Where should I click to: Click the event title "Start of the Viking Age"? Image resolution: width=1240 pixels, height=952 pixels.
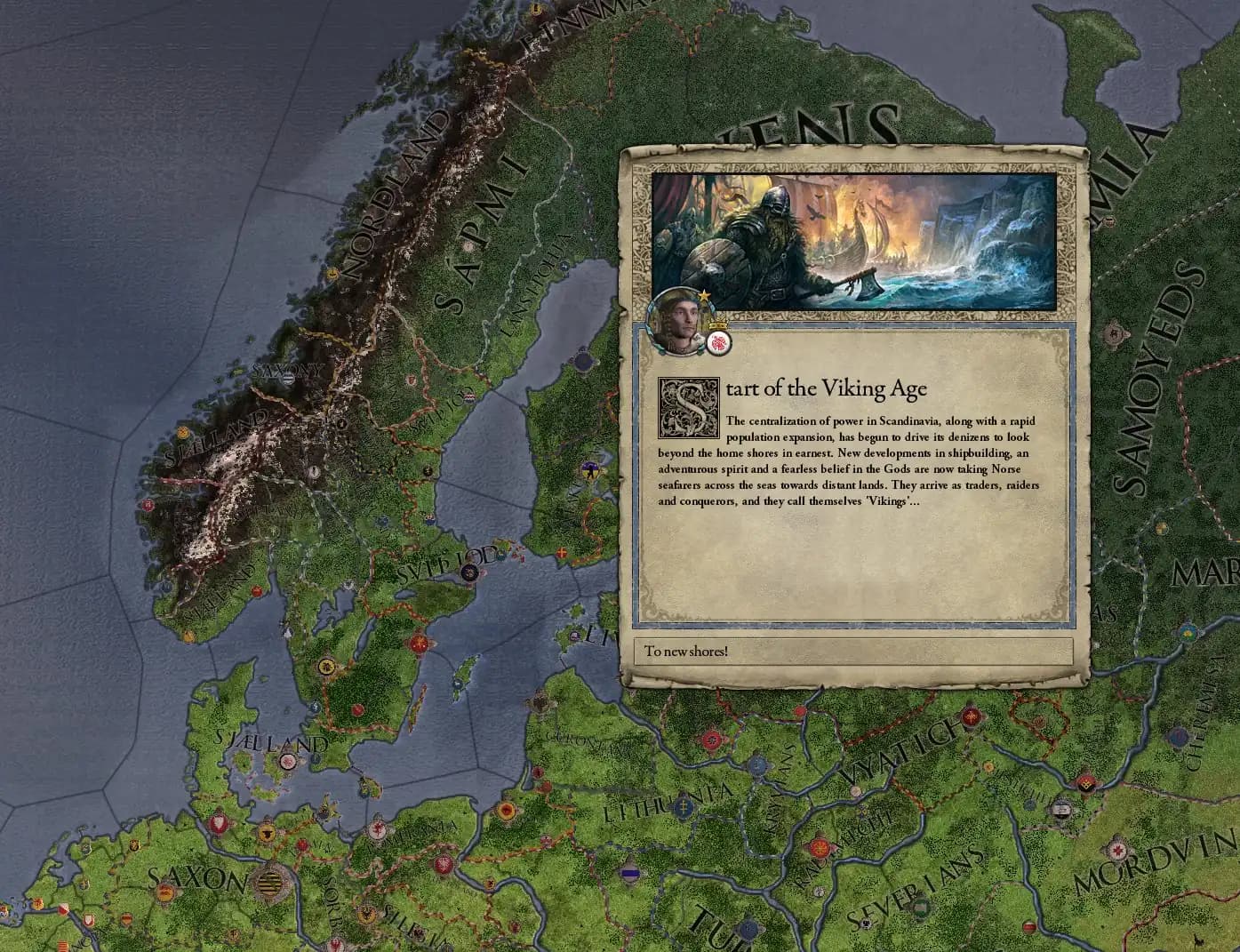point(827,388)
